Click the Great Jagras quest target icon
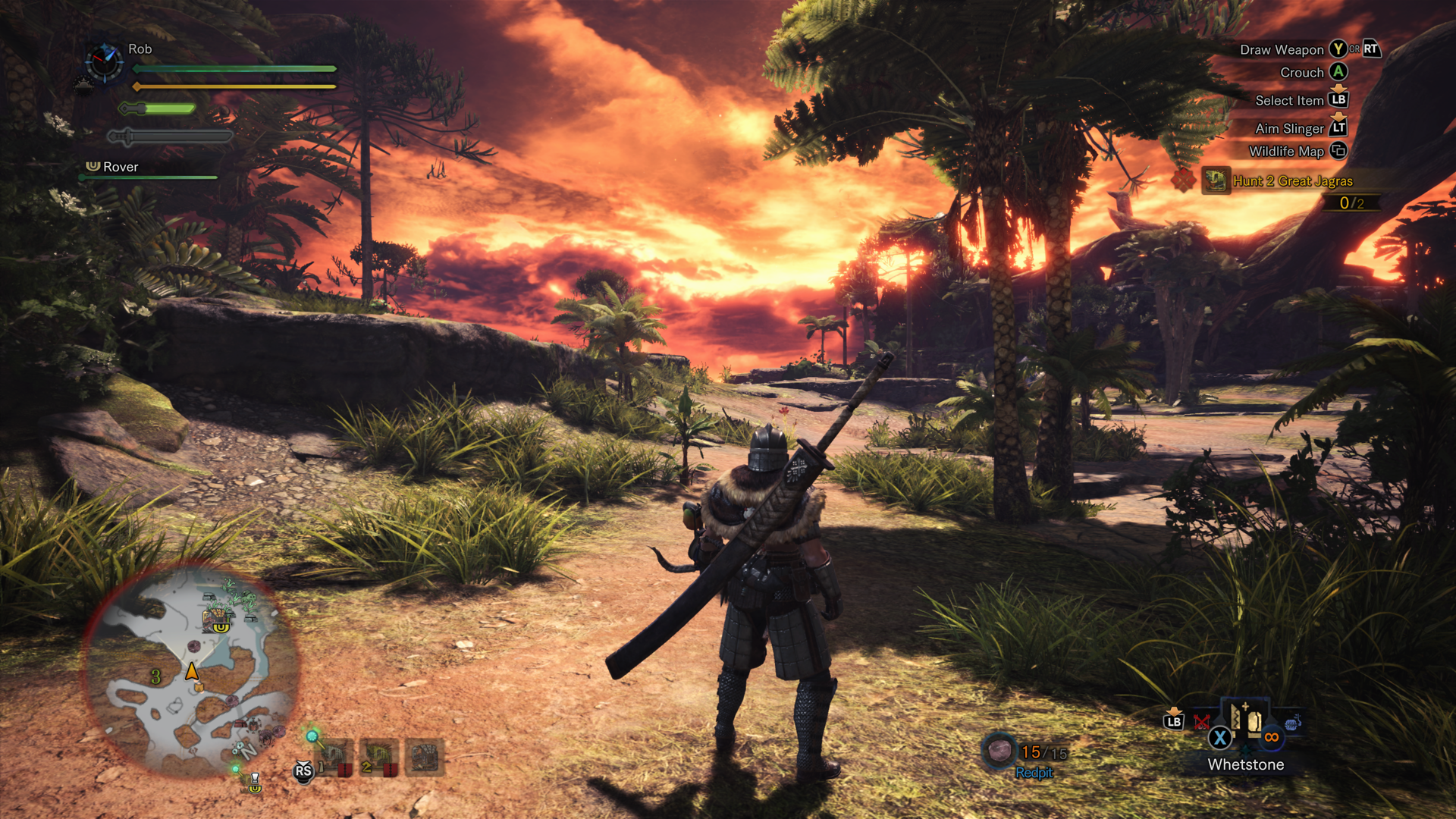The image size is (1456, 819). [x=1216, y=181]
